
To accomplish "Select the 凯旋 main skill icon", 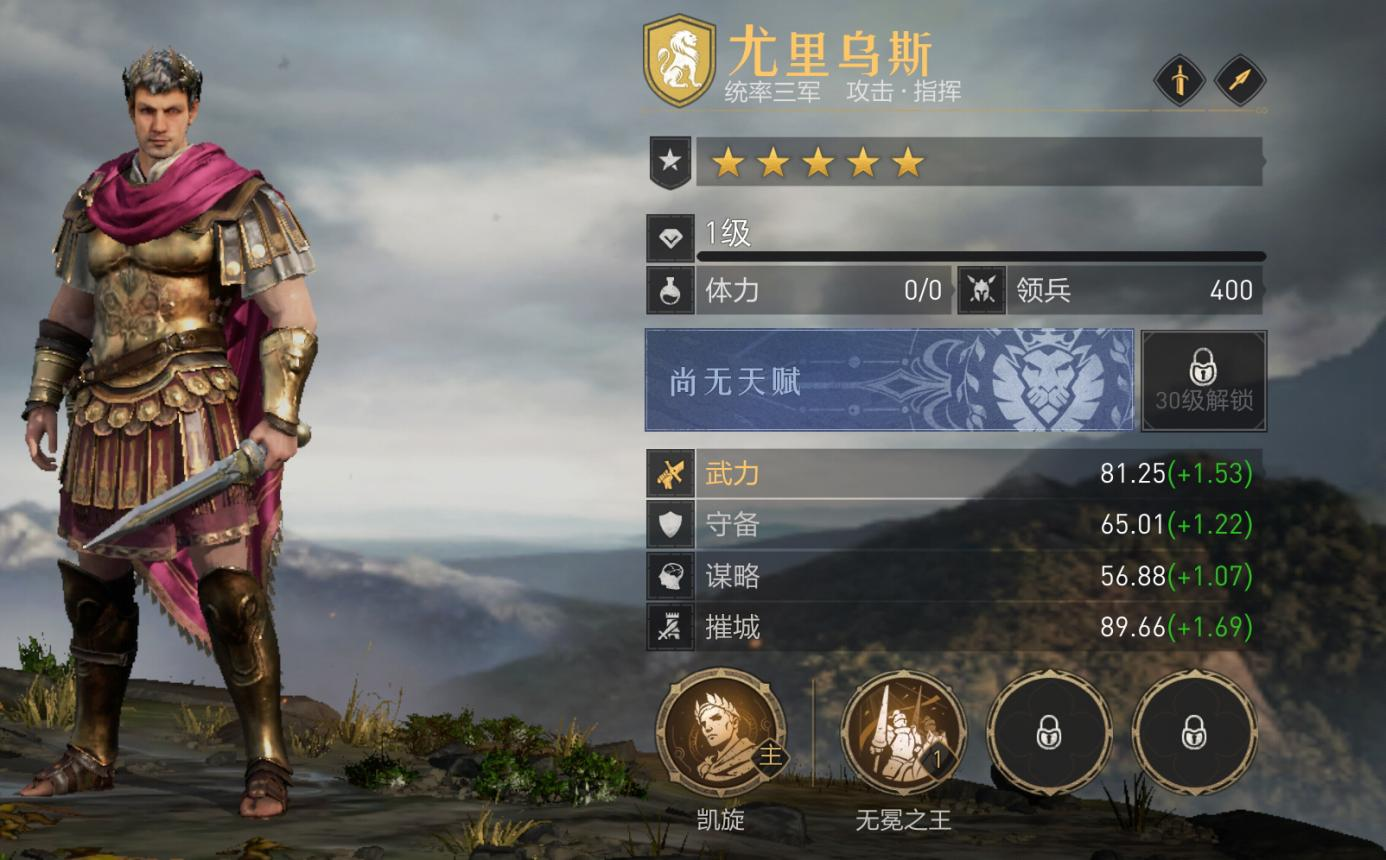I will pyautogui.click(x=721, y=733).
